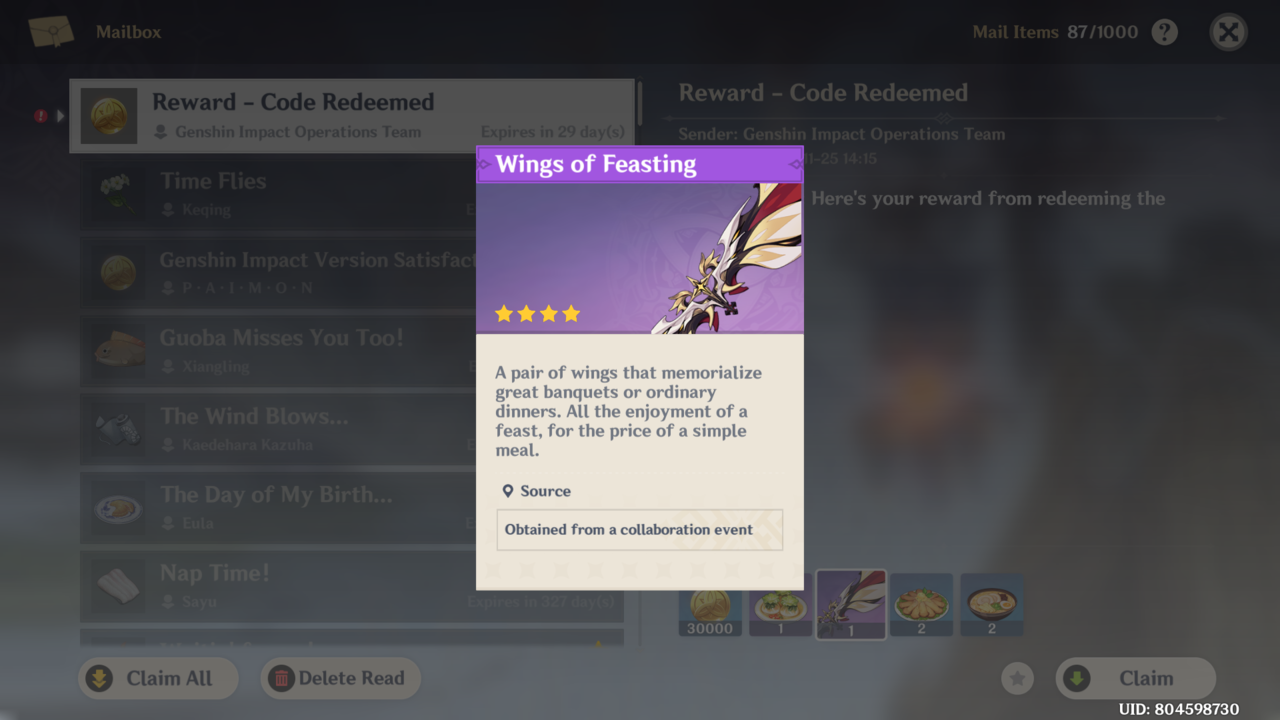Open the Guoba Misses You Too mail

(280, 351)
